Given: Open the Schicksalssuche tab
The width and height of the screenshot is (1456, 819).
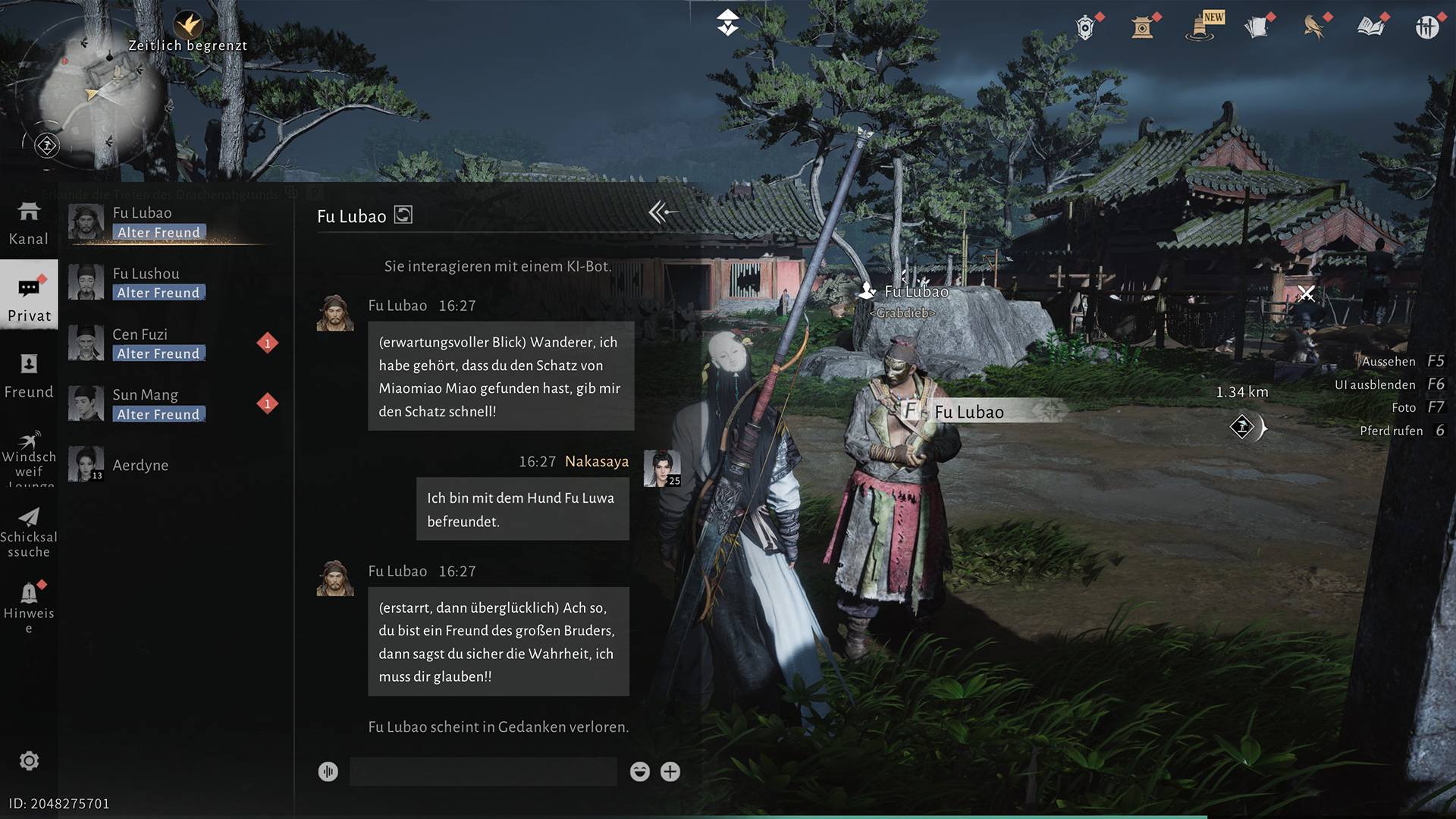Looking at the screenshot, I should pyautogui.click(x=29, y=533).
